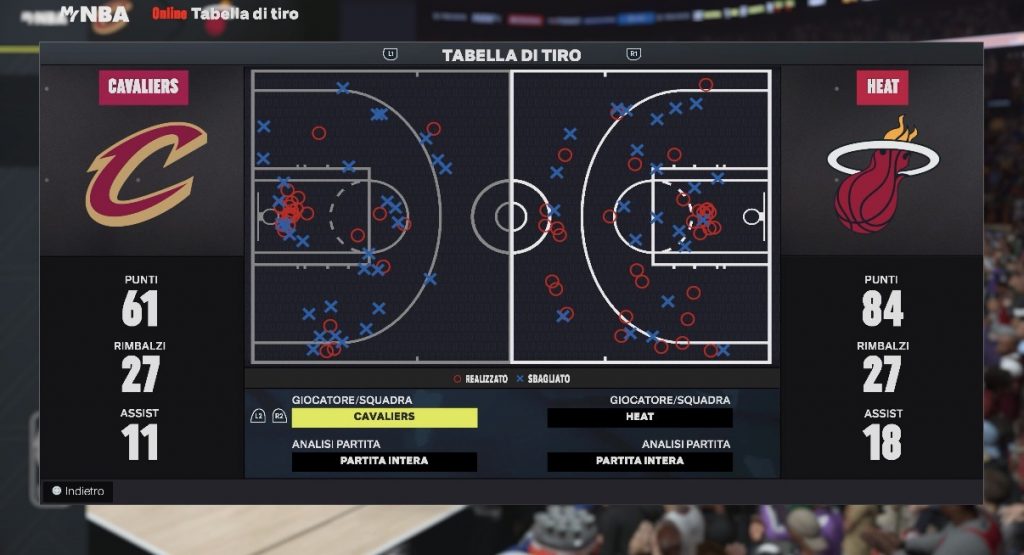Open the left Partita Intera game analysis selector
The image size is (1024, 555).
tap(384, 461)
